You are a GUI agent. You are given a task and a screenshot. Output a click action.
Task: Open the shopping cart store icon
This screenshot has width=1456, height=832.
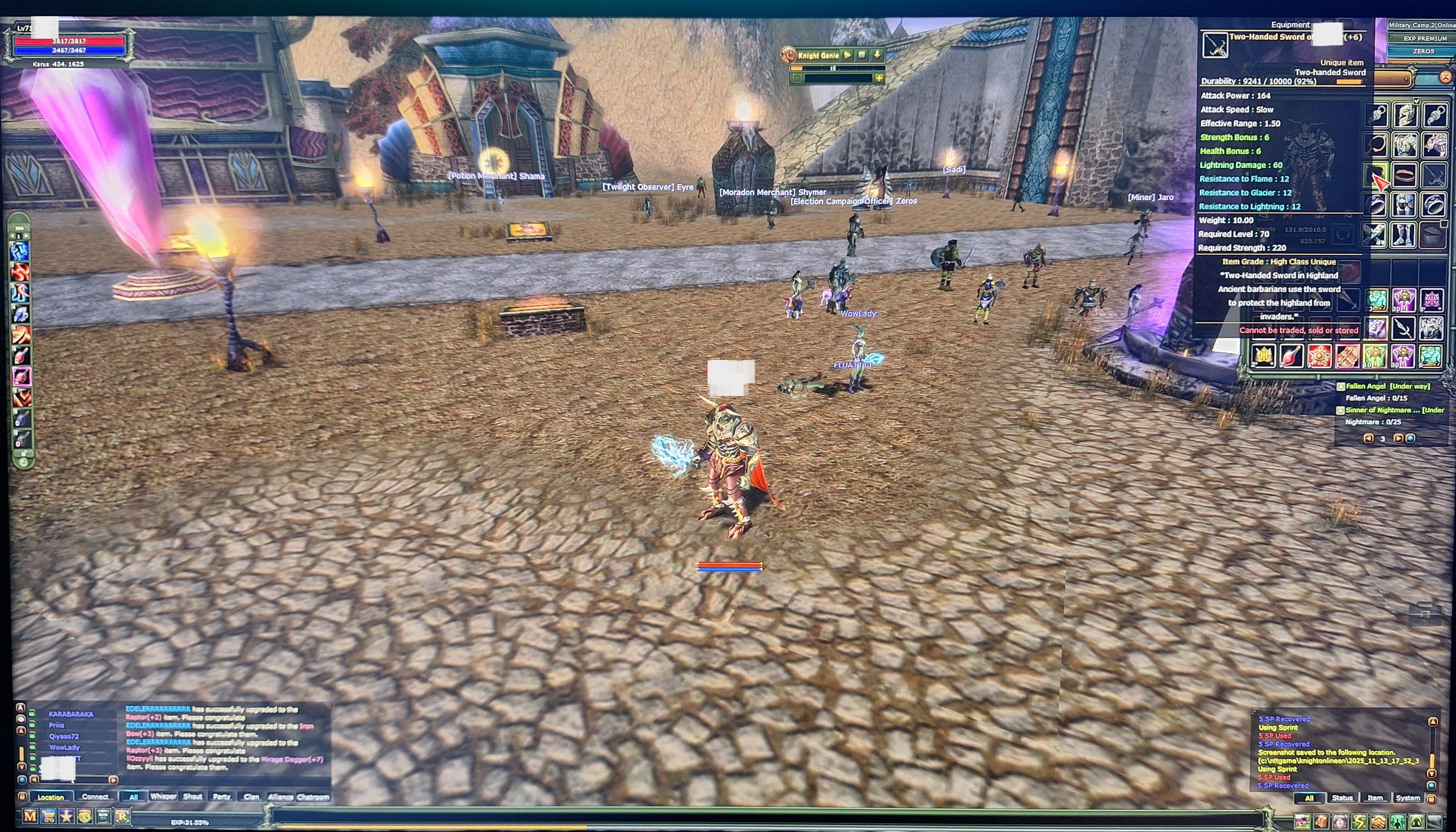[x=49, y=817]
